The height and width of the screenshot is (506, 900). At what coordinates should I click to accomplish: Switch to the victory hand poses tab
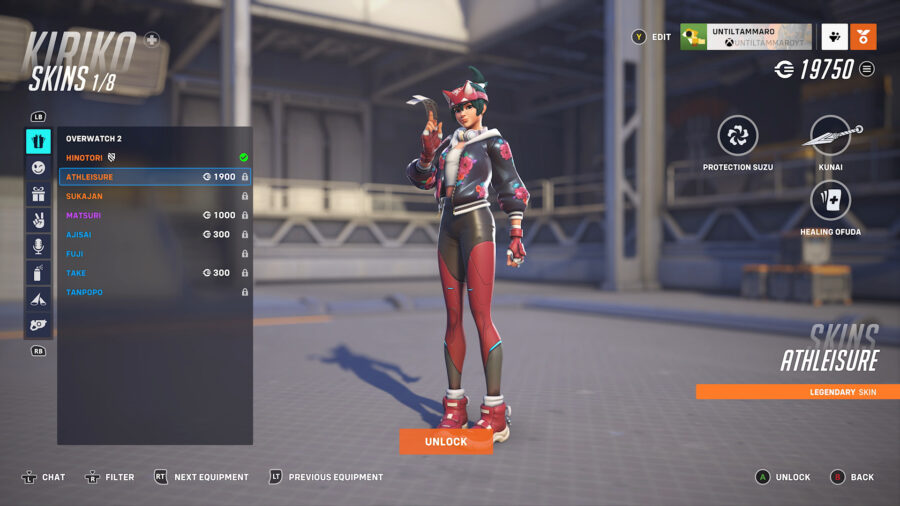point(38,220)
